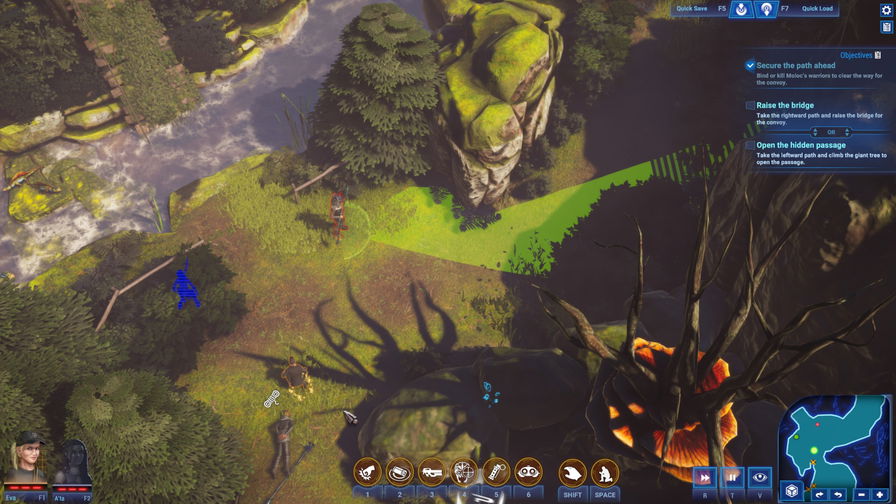Screen dimensions: 896x504
Task: Choose the drone gadget in slot 6
Action: coord(528,472)
